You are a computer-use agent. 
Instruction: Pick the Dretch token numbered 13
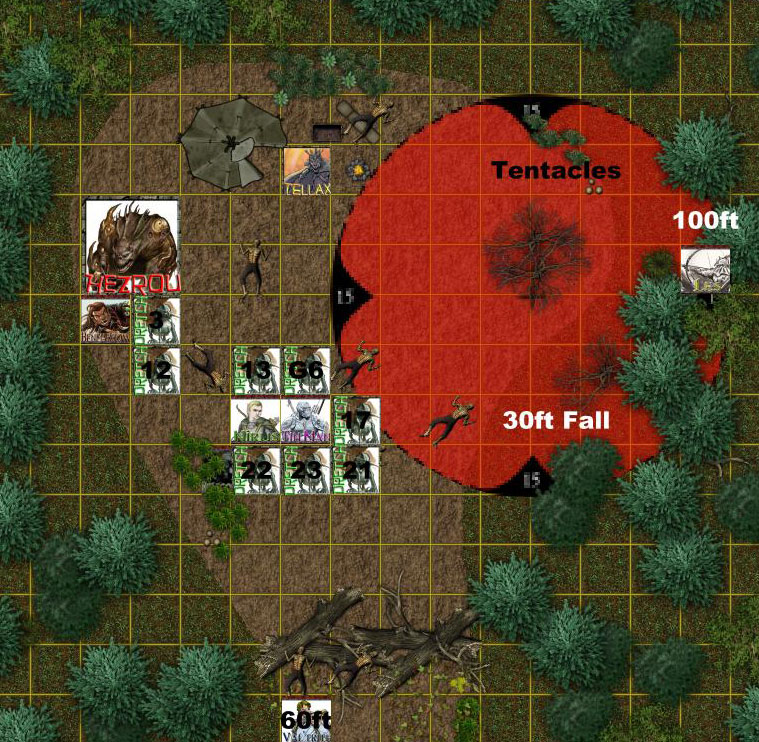click(x=257, y=370)
